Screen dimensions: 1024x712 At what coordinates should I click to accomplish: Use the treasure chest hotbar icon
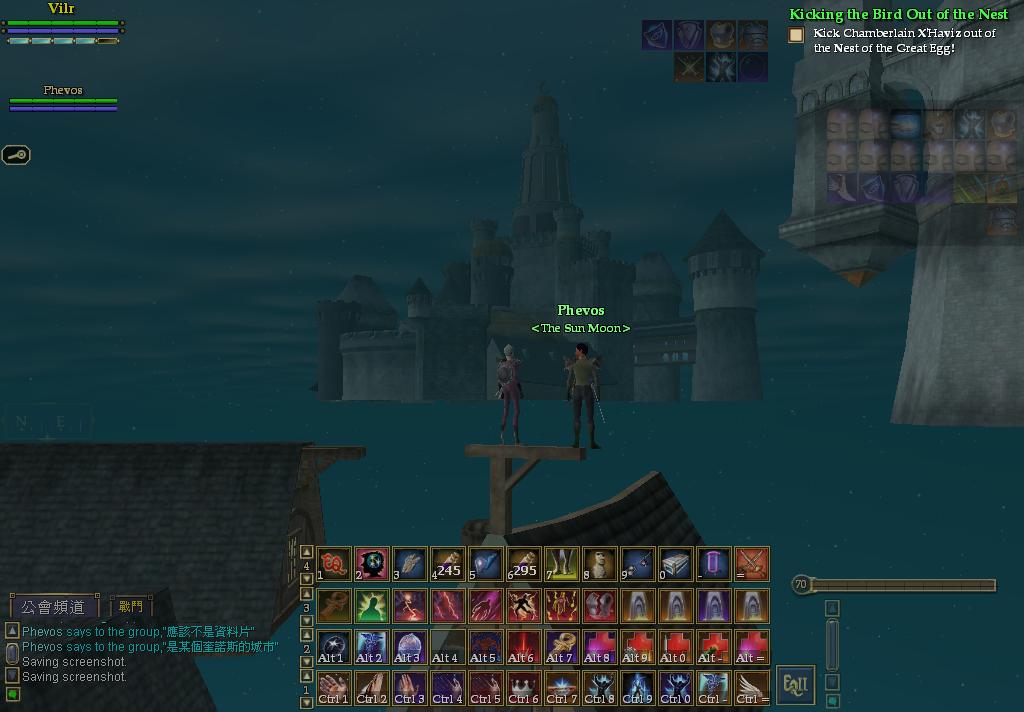pyautogui.click(x=675, y=564)
